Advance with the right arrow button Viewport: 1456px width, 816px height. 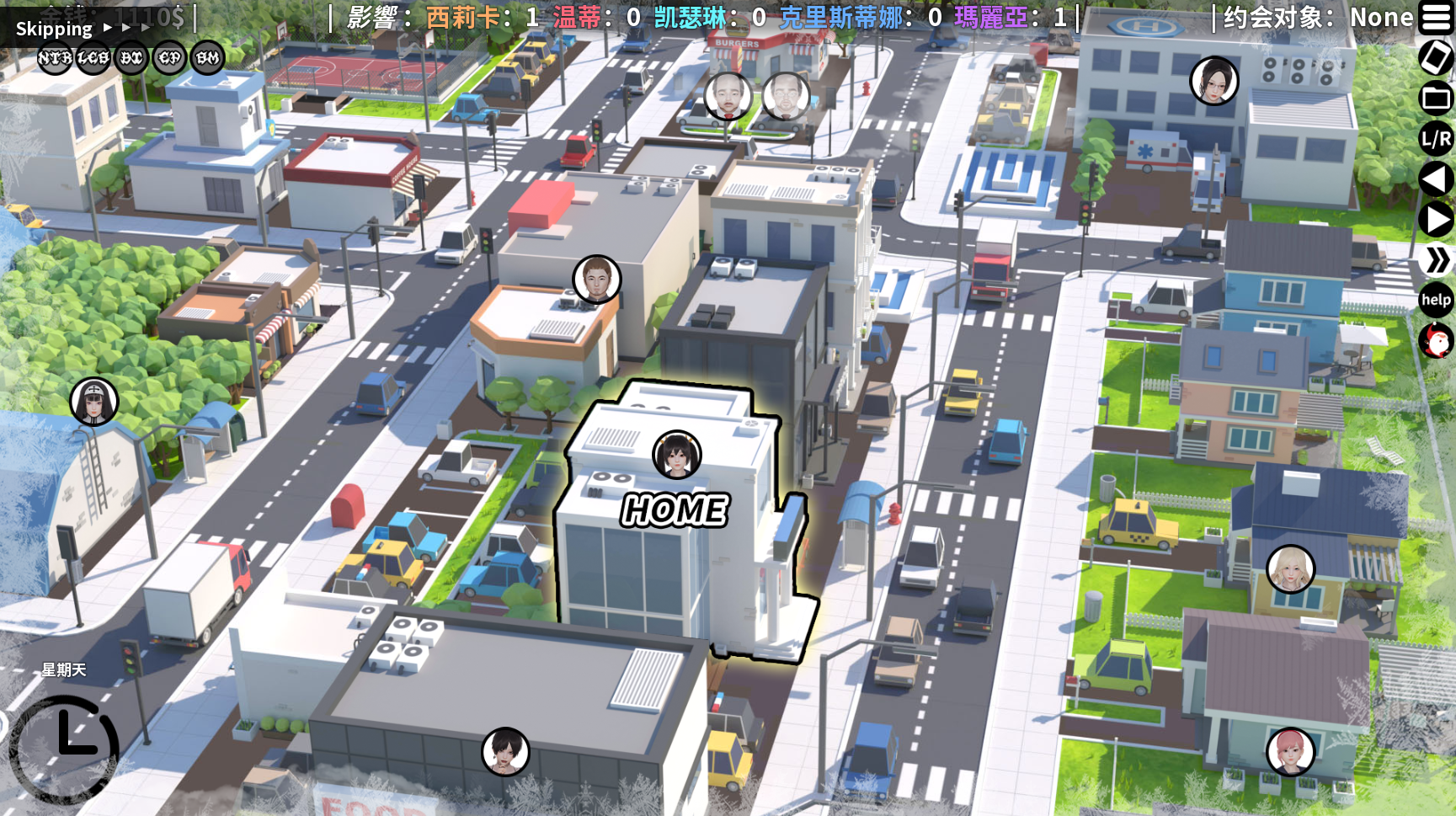tap(1436, 220)
